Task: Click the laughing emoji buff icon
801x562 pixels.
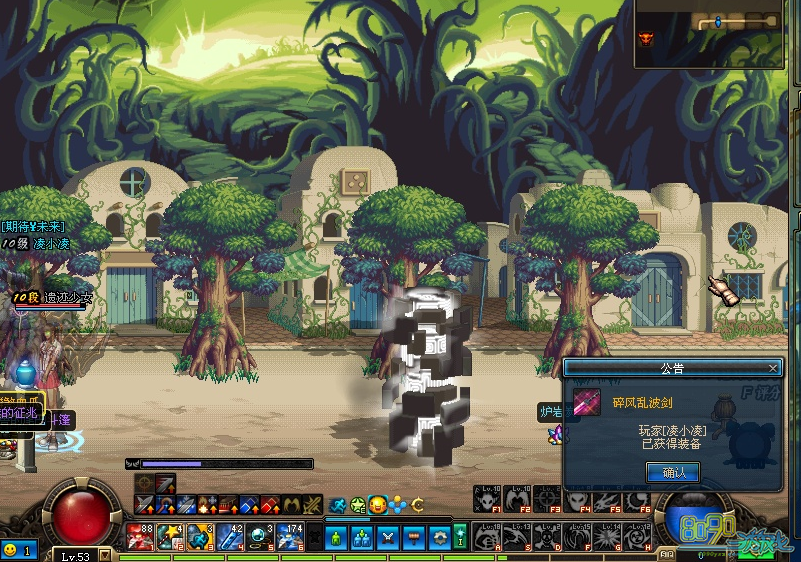Action: pyautogui.click(x=378, y=505)
